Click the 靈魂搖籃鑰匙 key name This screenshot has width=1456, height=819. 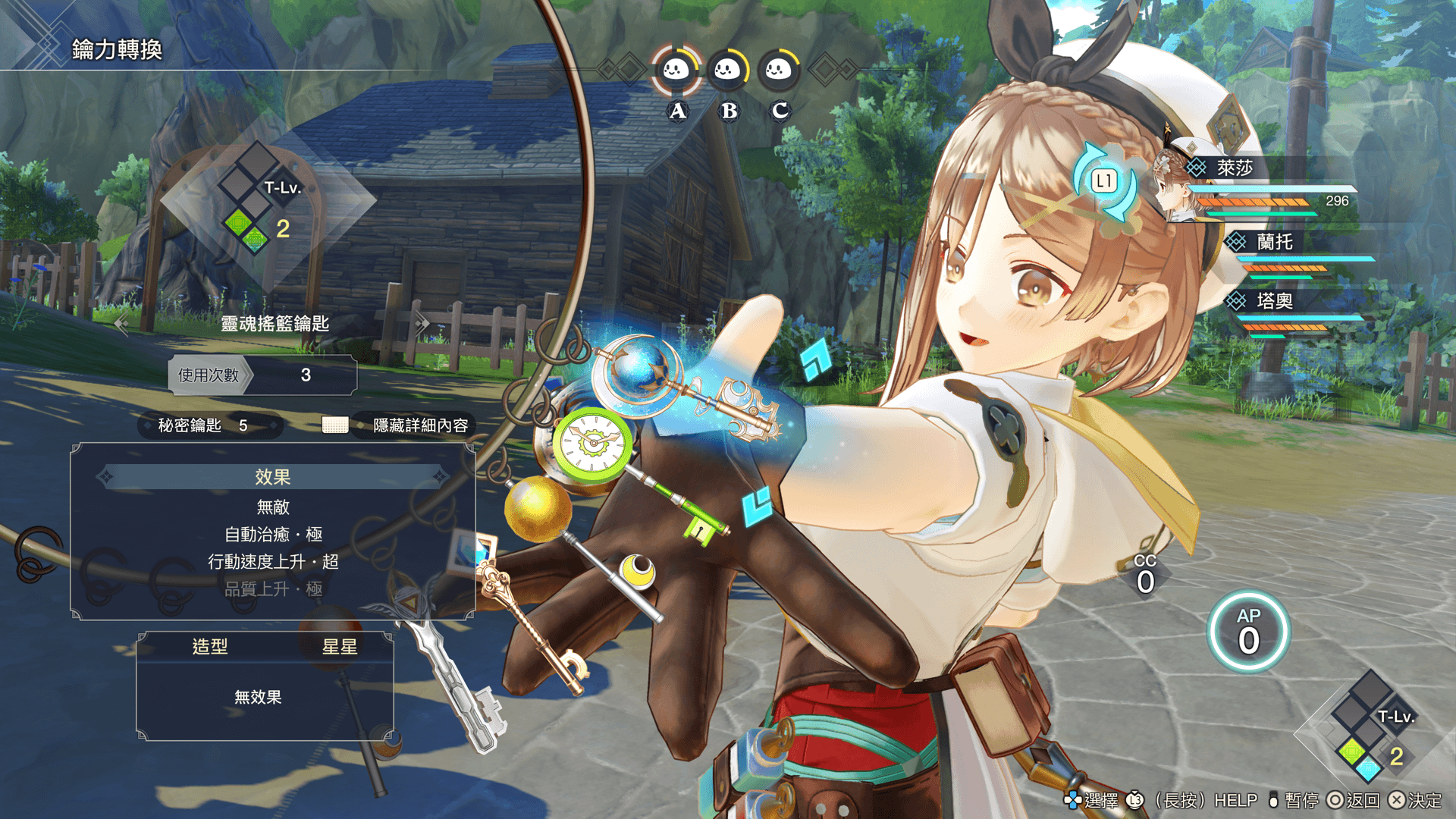point(275,324)
